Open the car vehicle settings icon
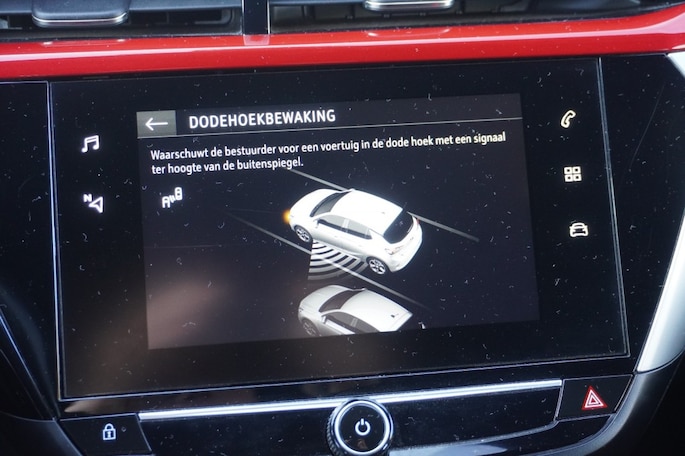685x456 pixels. (578, 229)
